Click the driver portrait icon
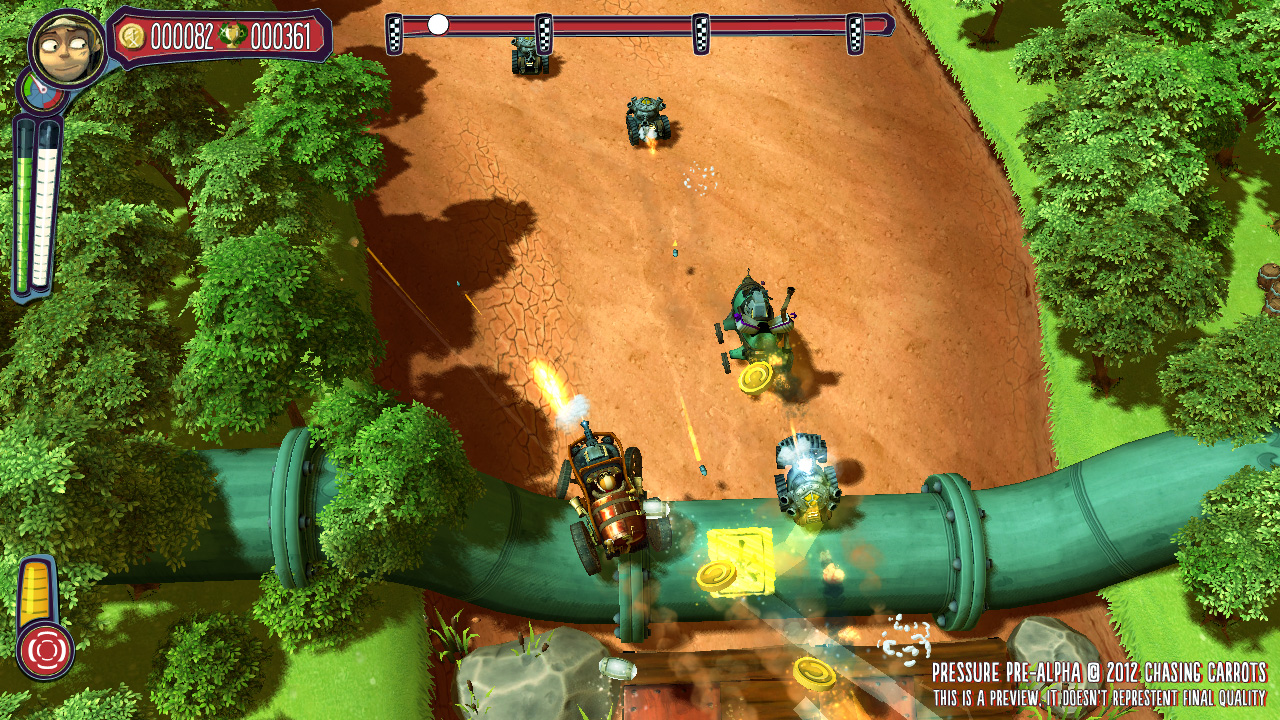 (68, 50)
